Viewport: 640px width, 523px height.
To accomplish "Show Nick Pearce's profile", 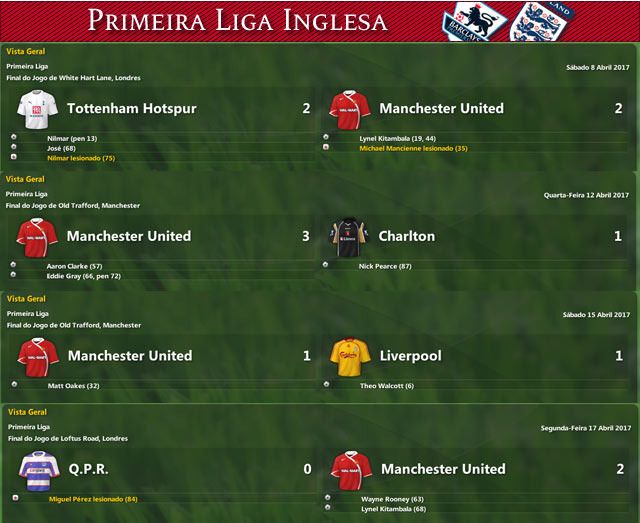I will coord(385,265).
